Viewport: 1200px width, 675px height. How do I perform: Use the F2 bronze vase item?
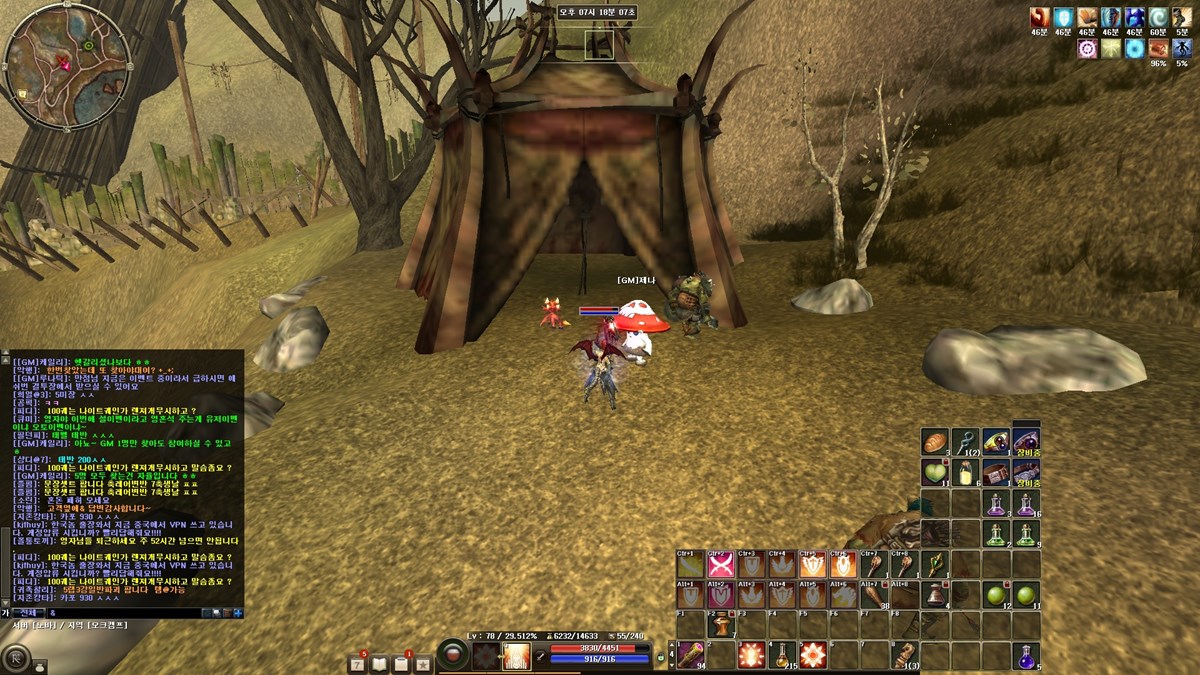(720, 626)
